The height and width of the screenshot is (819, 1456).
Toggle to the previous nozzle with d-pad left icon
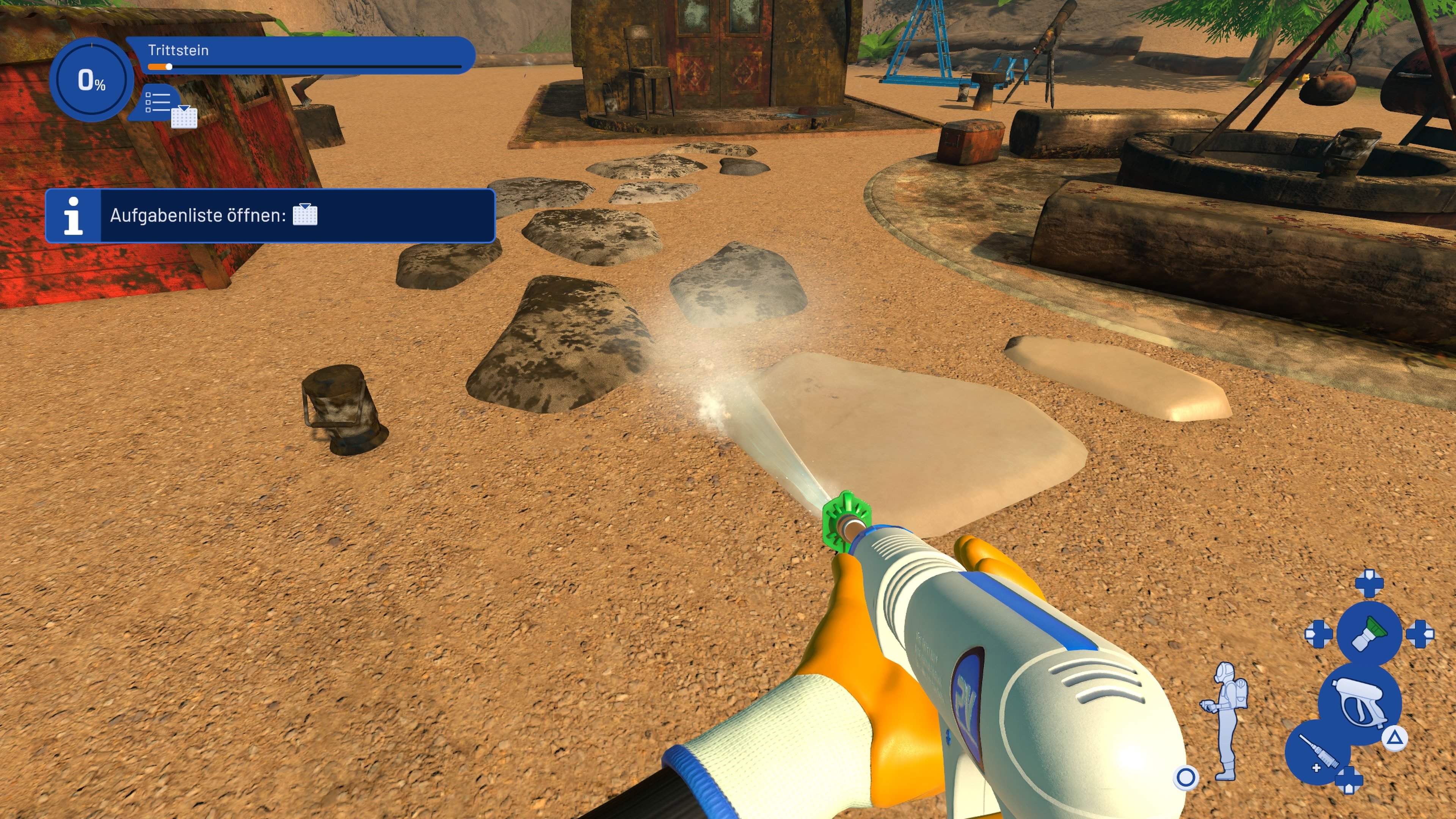1319,634
